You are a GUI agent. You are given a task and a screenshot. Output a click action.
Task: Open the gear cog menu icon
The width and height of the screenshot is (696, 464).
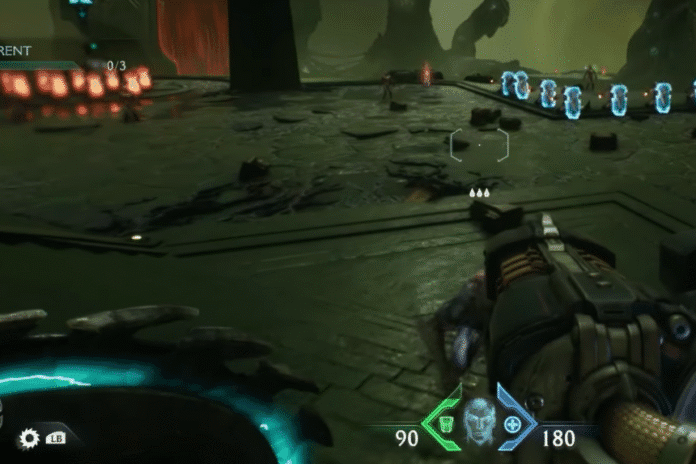28,437
